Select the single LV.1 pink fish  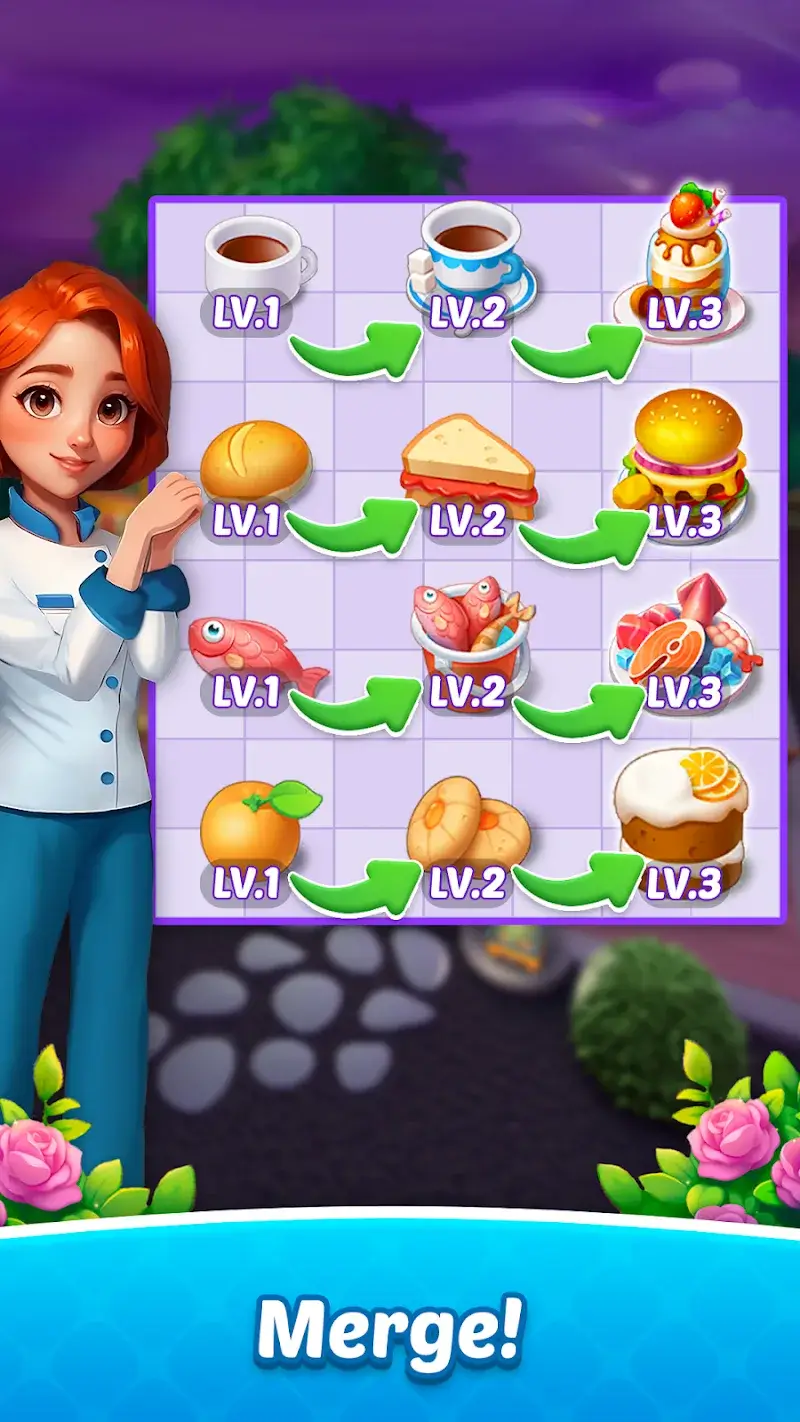tap(254, 647)
